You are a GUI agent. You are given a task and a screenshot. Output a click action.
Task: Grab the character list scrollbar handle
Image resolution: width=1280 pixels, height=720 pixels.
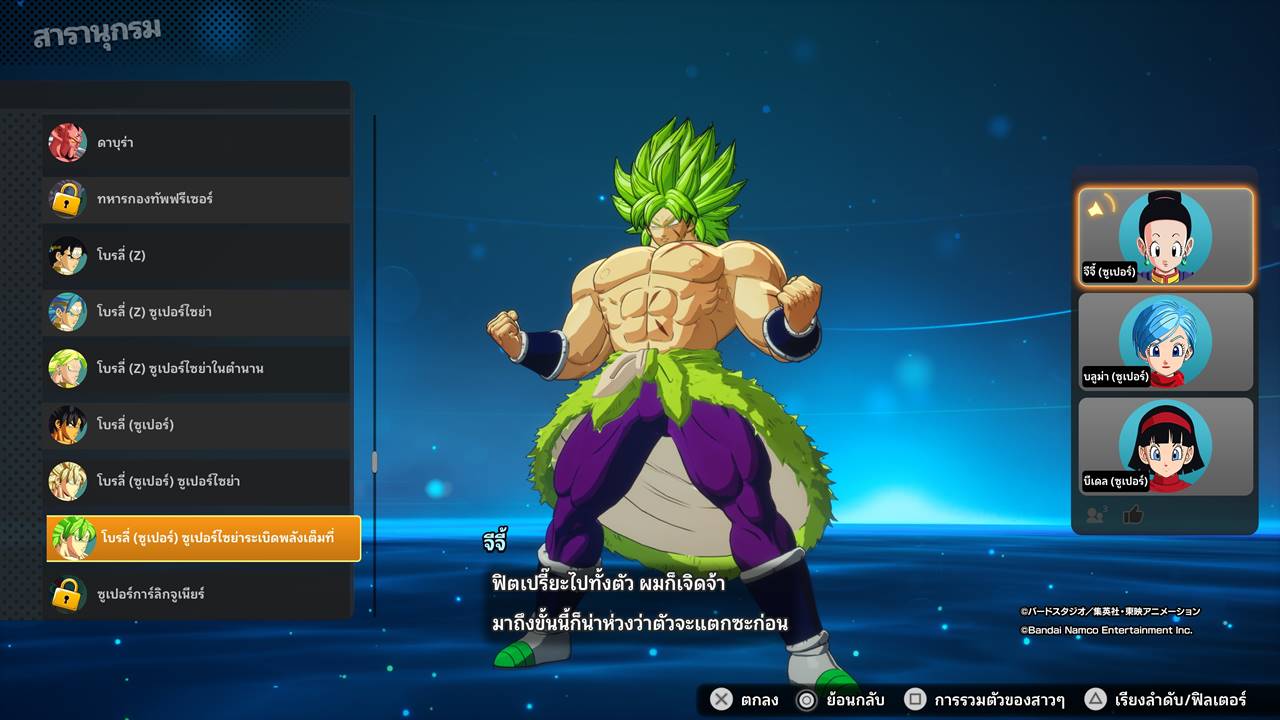[x=375, y=461]
